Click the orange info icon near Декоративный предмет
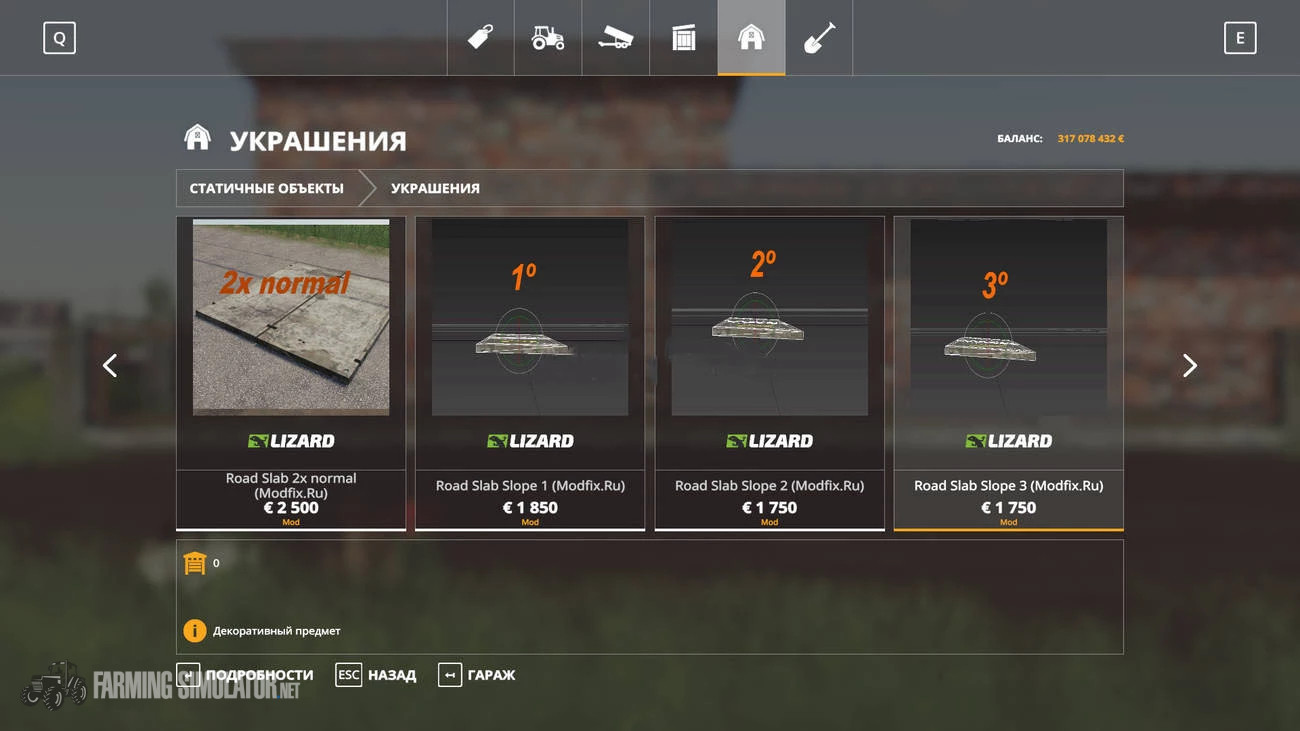The image size is (1300, 731). point(196,630)
